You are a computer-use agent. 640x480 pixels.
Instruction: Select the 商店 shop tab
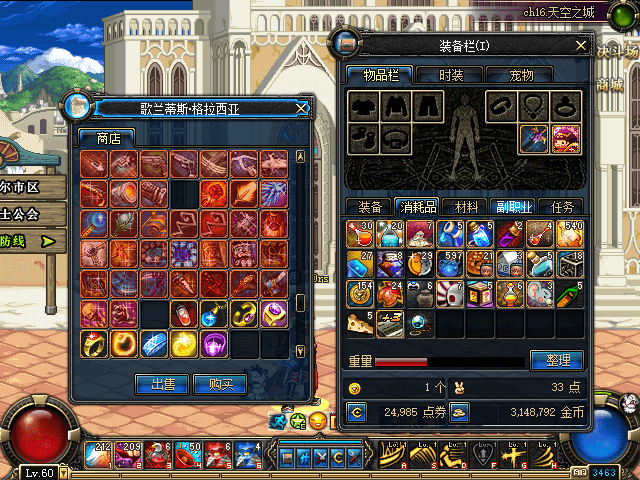pyautogui.click(x=108, y=138)
